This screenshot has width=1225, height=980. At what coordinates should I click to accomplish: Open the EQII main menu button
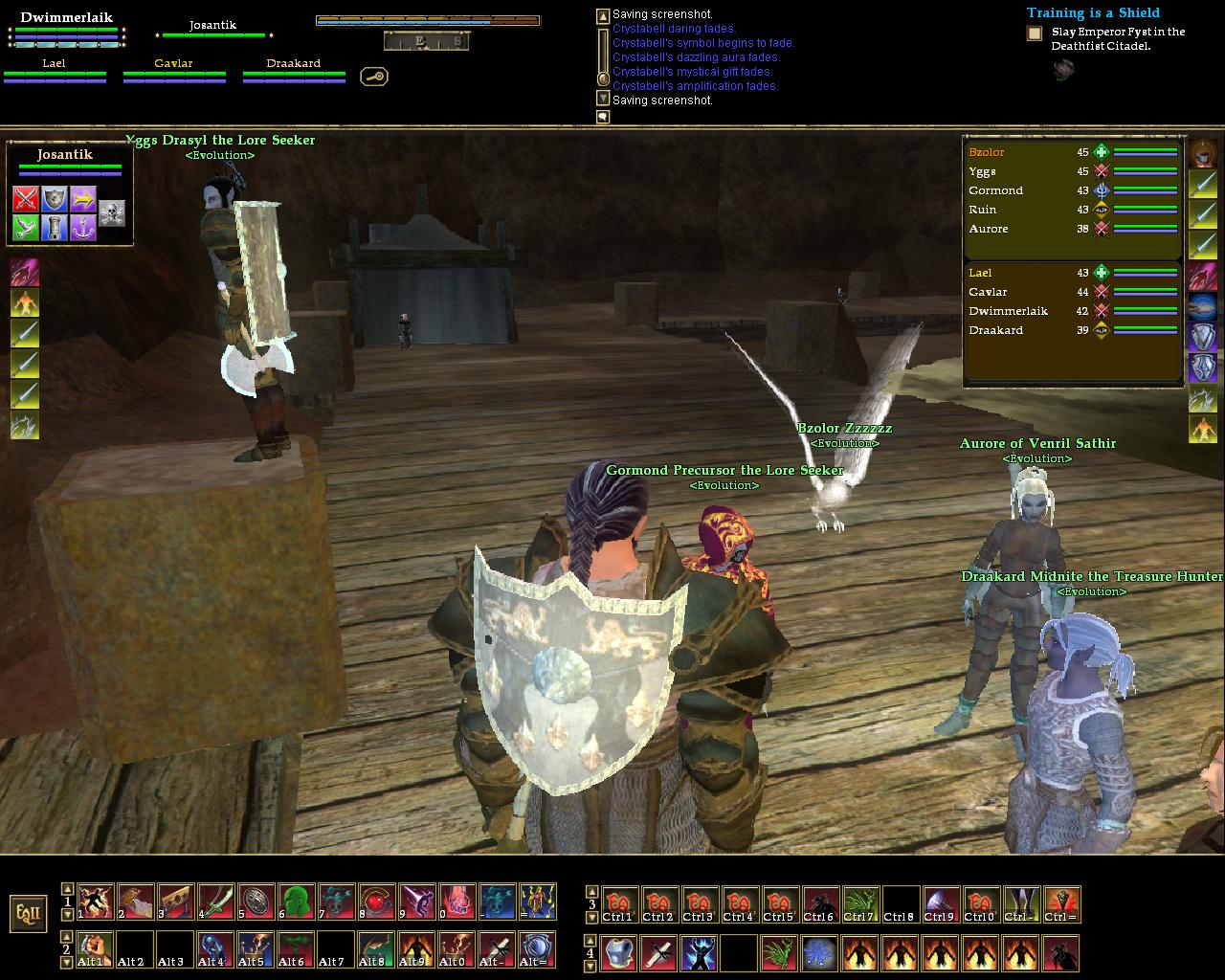(x=28, y=913)
